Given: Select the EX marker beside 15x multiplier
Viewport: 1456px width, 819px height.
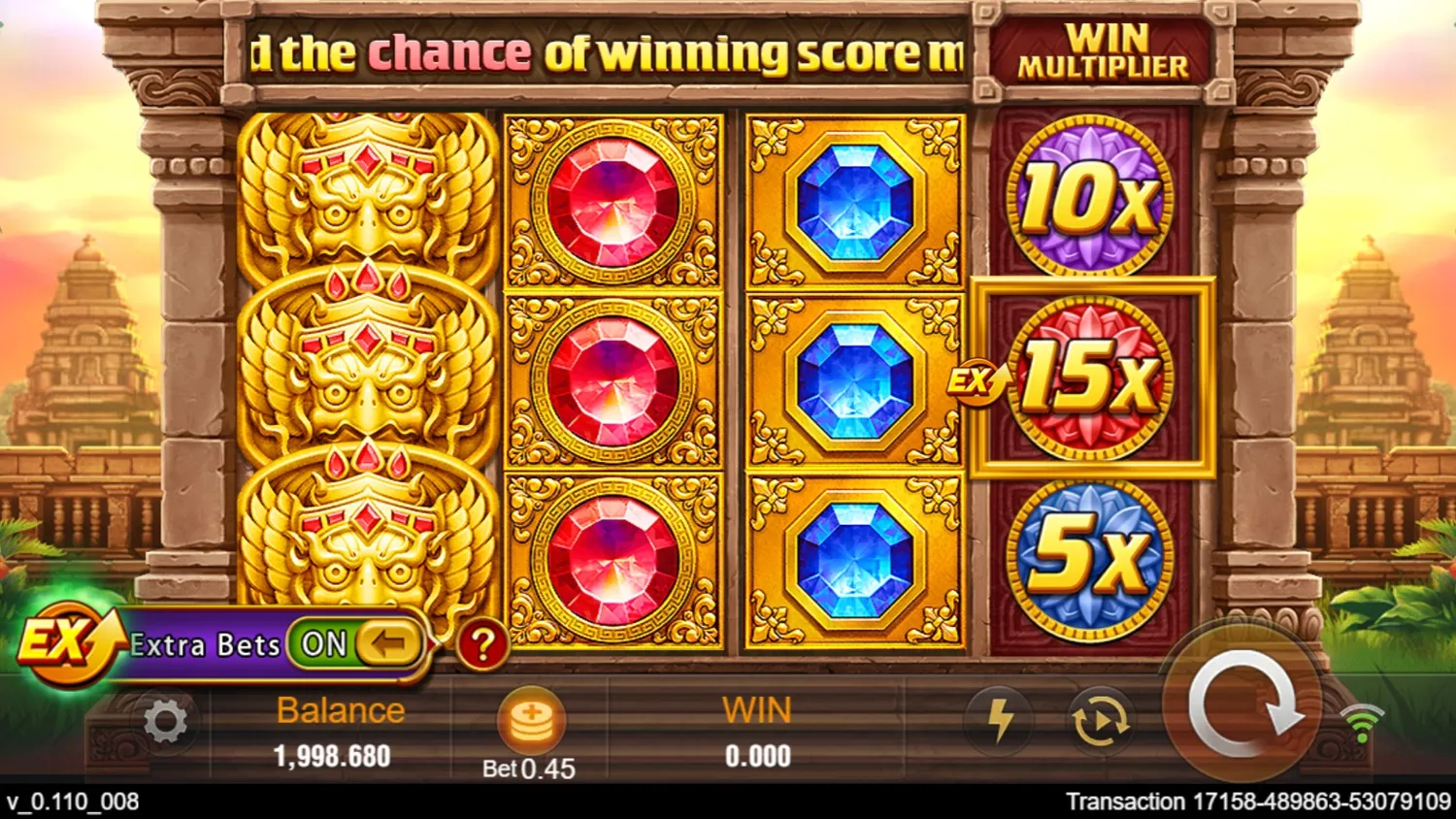Looking at the screenshot, I should (976, 381).
